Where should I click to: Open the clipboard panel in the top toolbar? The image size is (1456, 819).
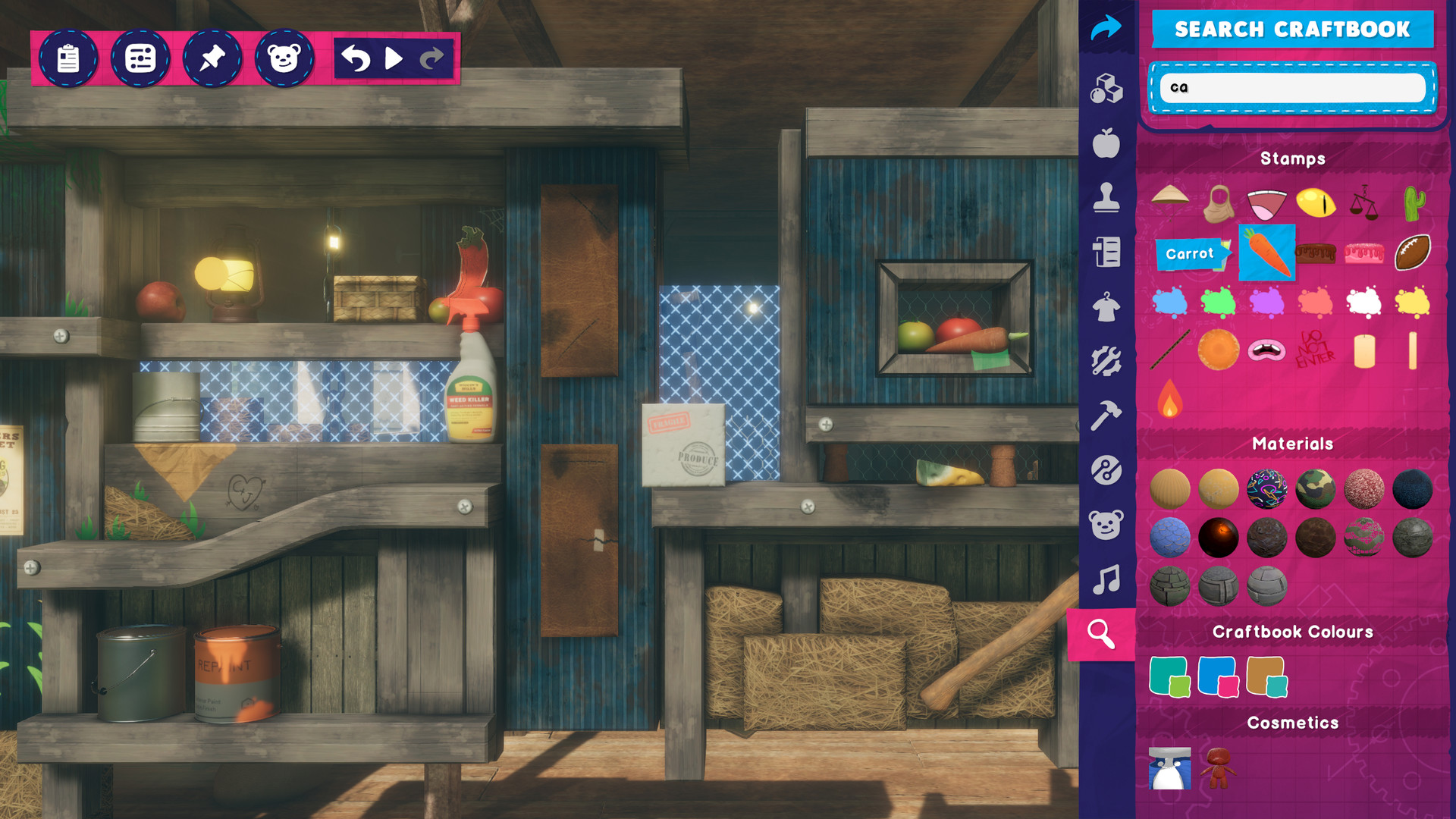click(x=67, y=57)
